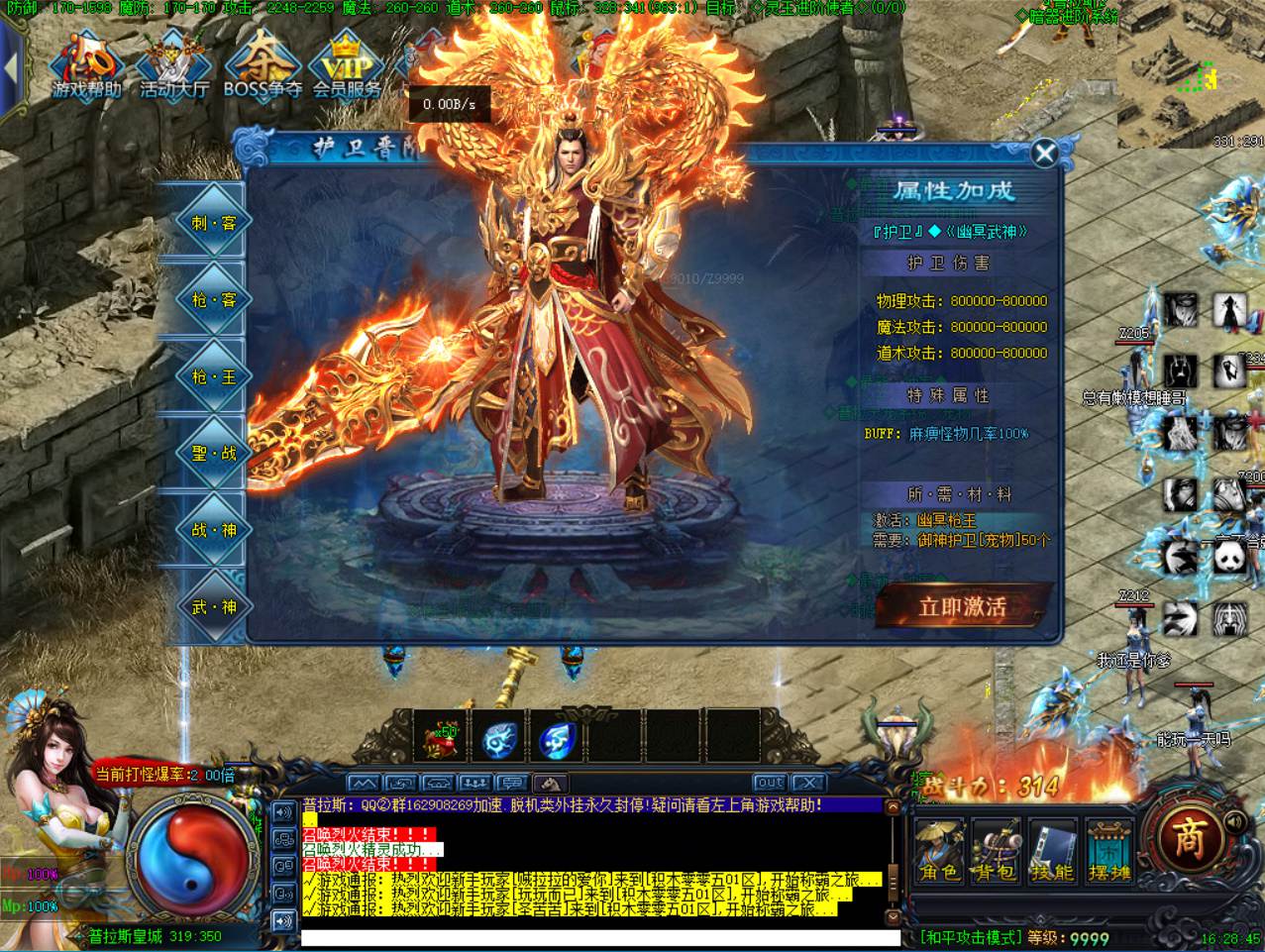Open the 圣·战 guard tab

(x=213, y=453)
